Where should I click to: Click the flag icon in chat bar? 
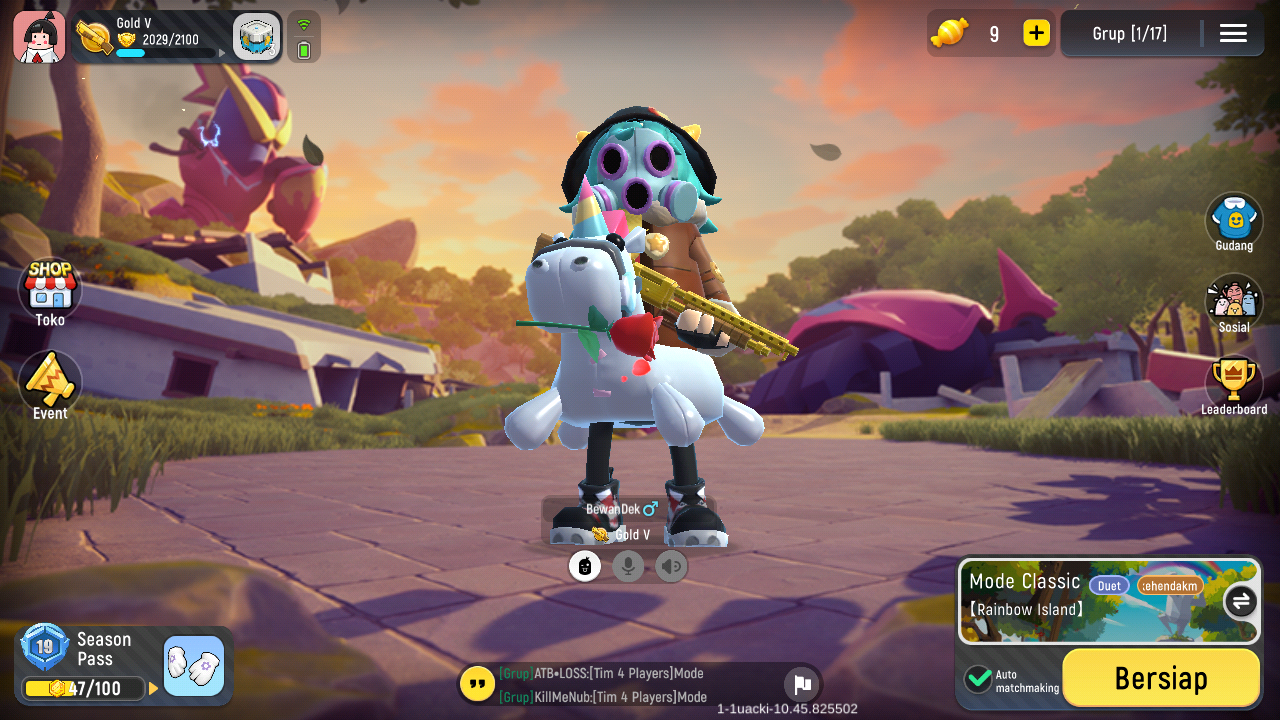tap(801, 685)
